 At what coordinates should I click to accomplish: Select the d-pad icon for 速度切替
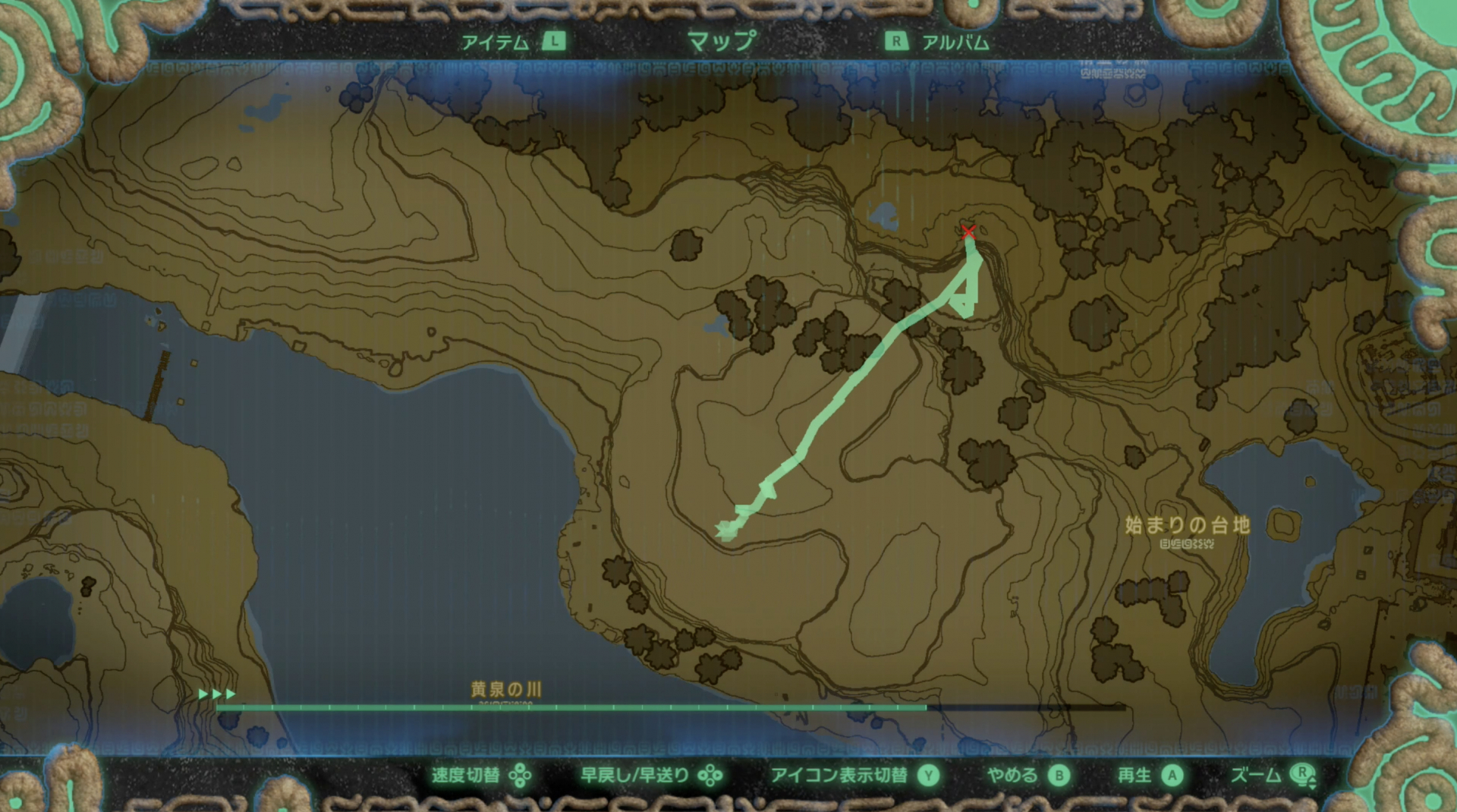(519, 776)
